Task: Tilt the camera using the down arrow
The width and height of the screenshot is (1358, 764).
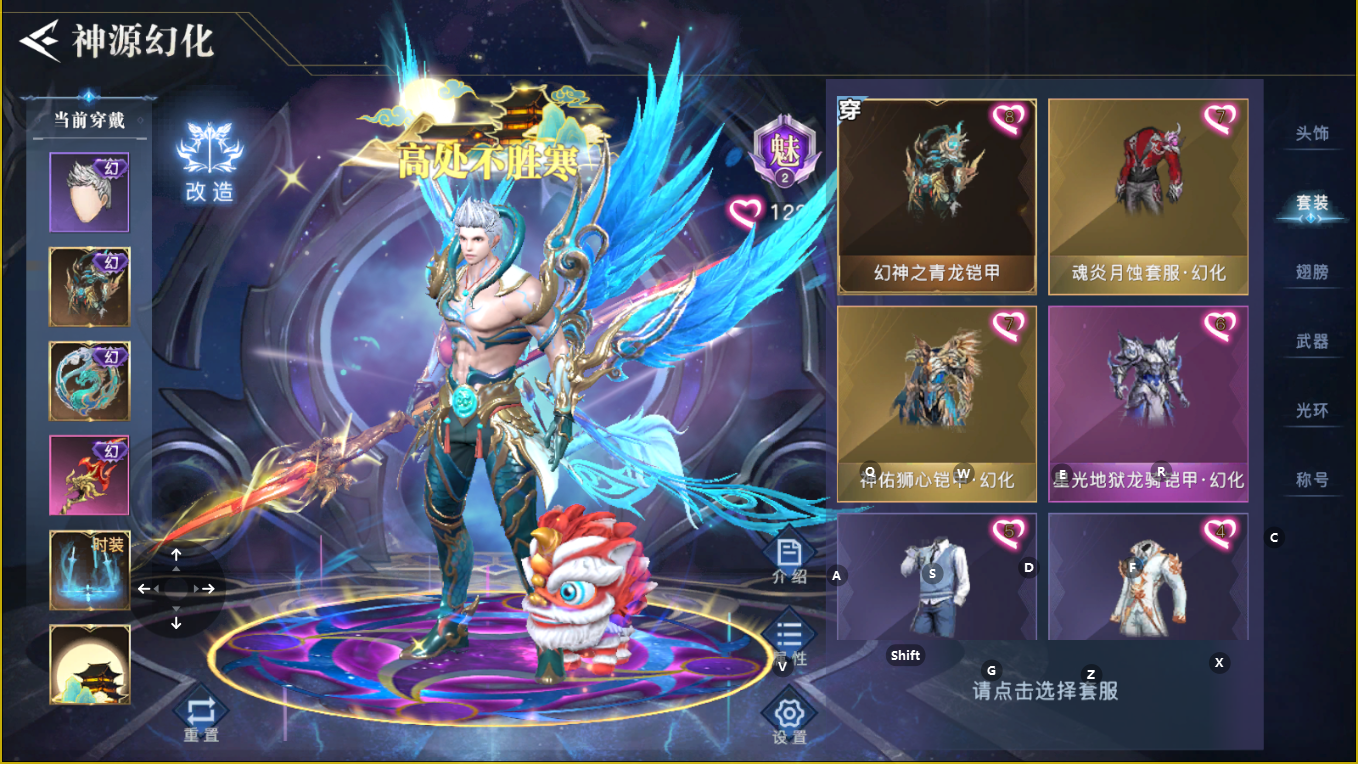Action: (178, 622)
